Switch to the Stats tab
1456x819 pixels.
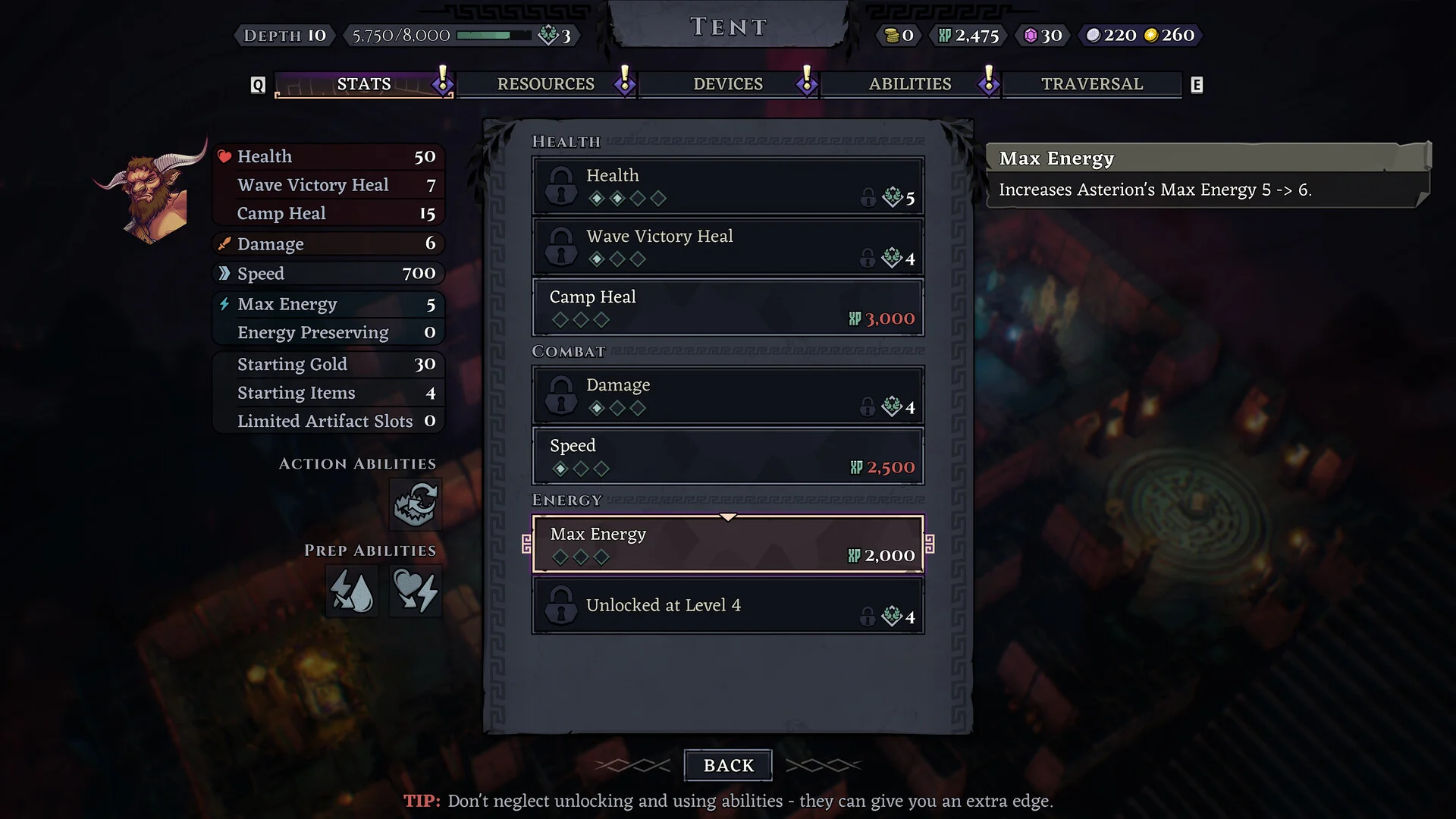[363, 84]
